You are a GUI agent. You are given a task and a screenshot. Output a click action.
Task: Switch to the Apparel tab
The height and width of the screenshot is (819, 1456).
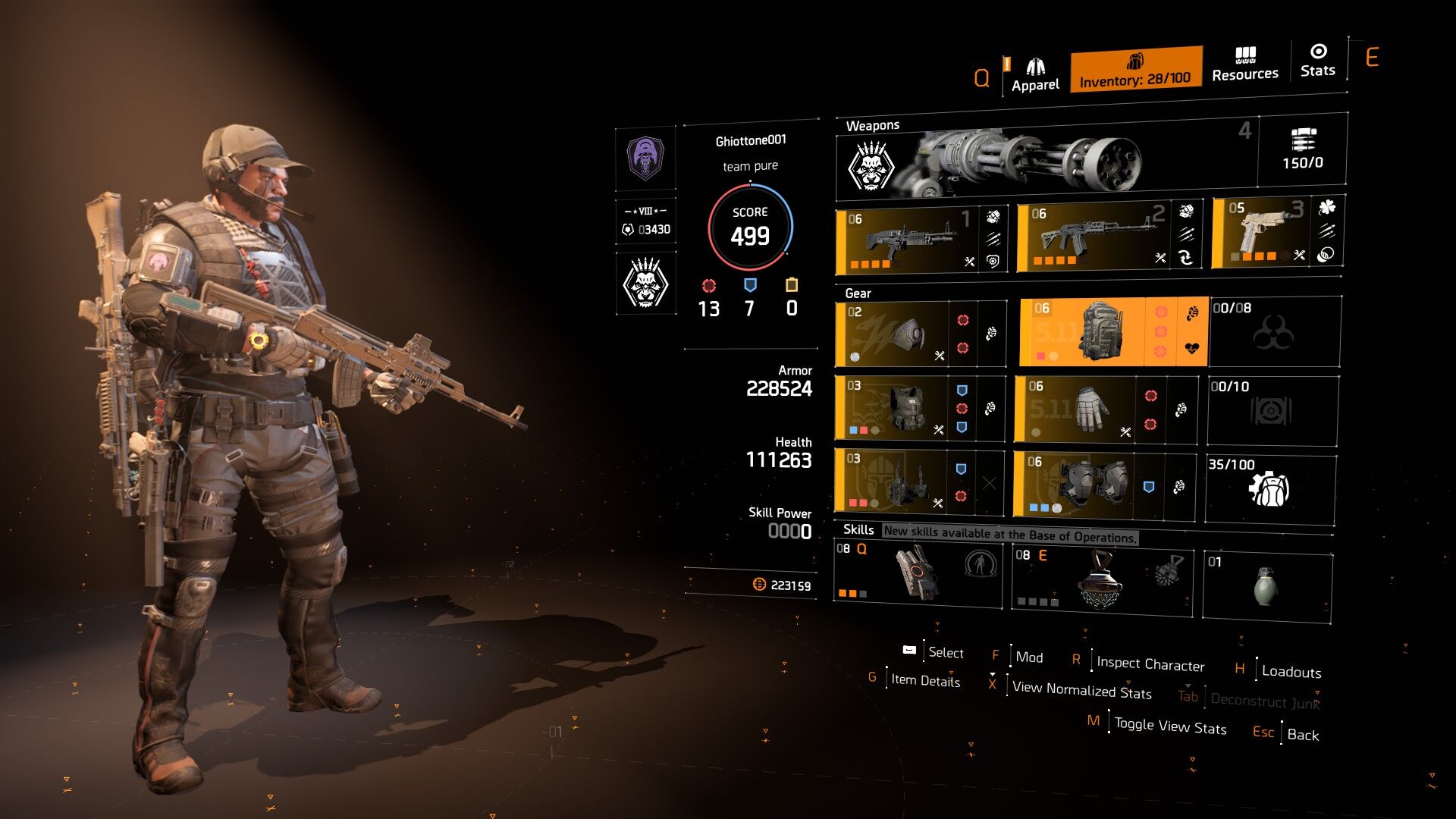coord(1035,74)
